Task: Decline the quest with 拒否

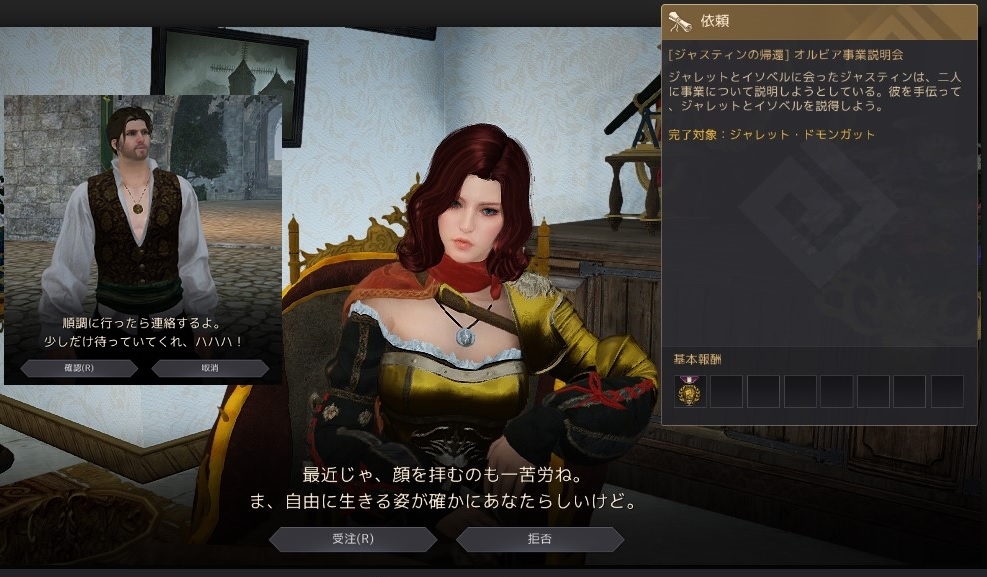Action: tap(540, 539)
